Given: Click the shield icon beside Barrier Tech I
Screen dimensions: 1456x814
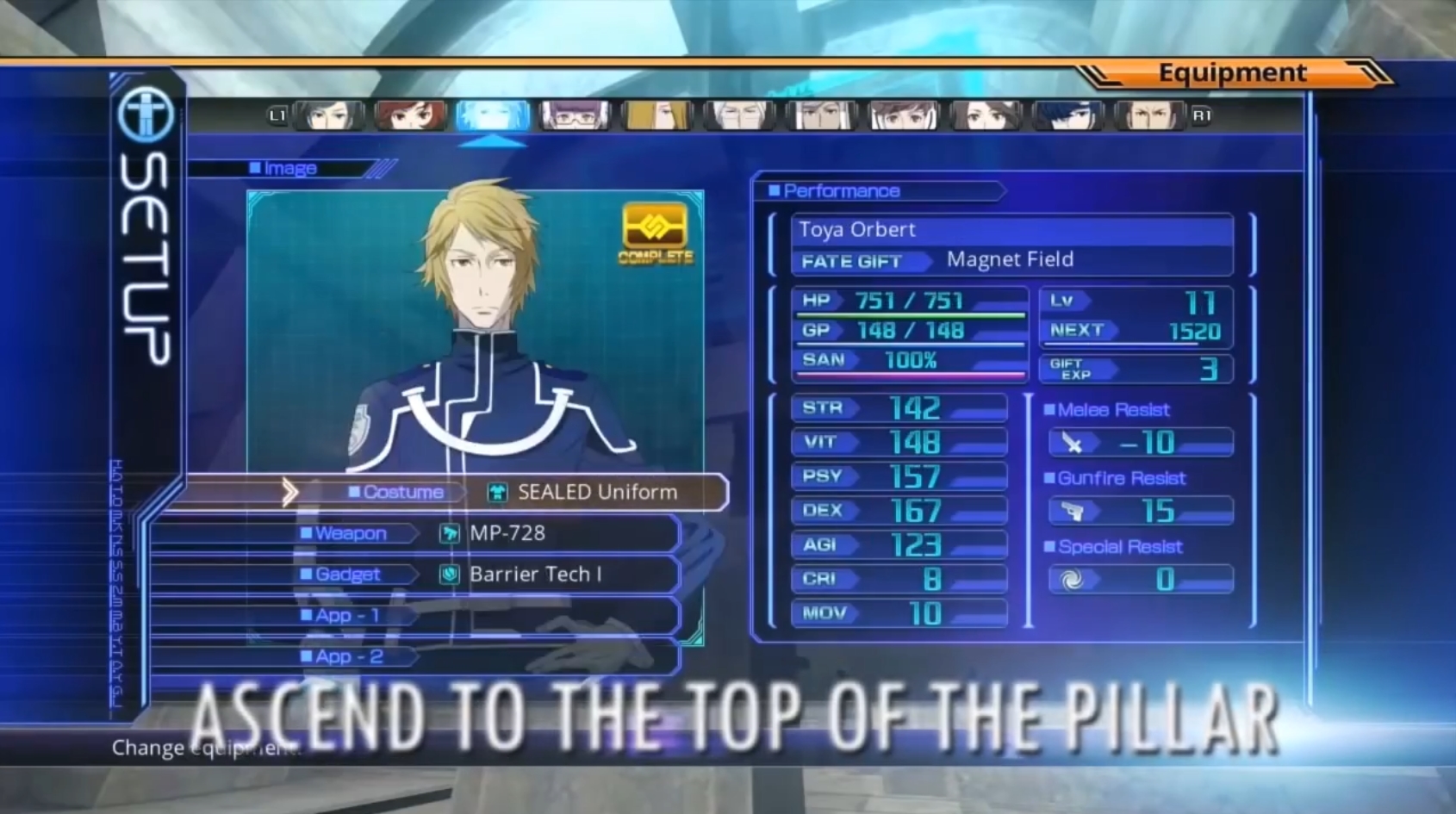Looking at the screenshot, I should coord(451,575).
